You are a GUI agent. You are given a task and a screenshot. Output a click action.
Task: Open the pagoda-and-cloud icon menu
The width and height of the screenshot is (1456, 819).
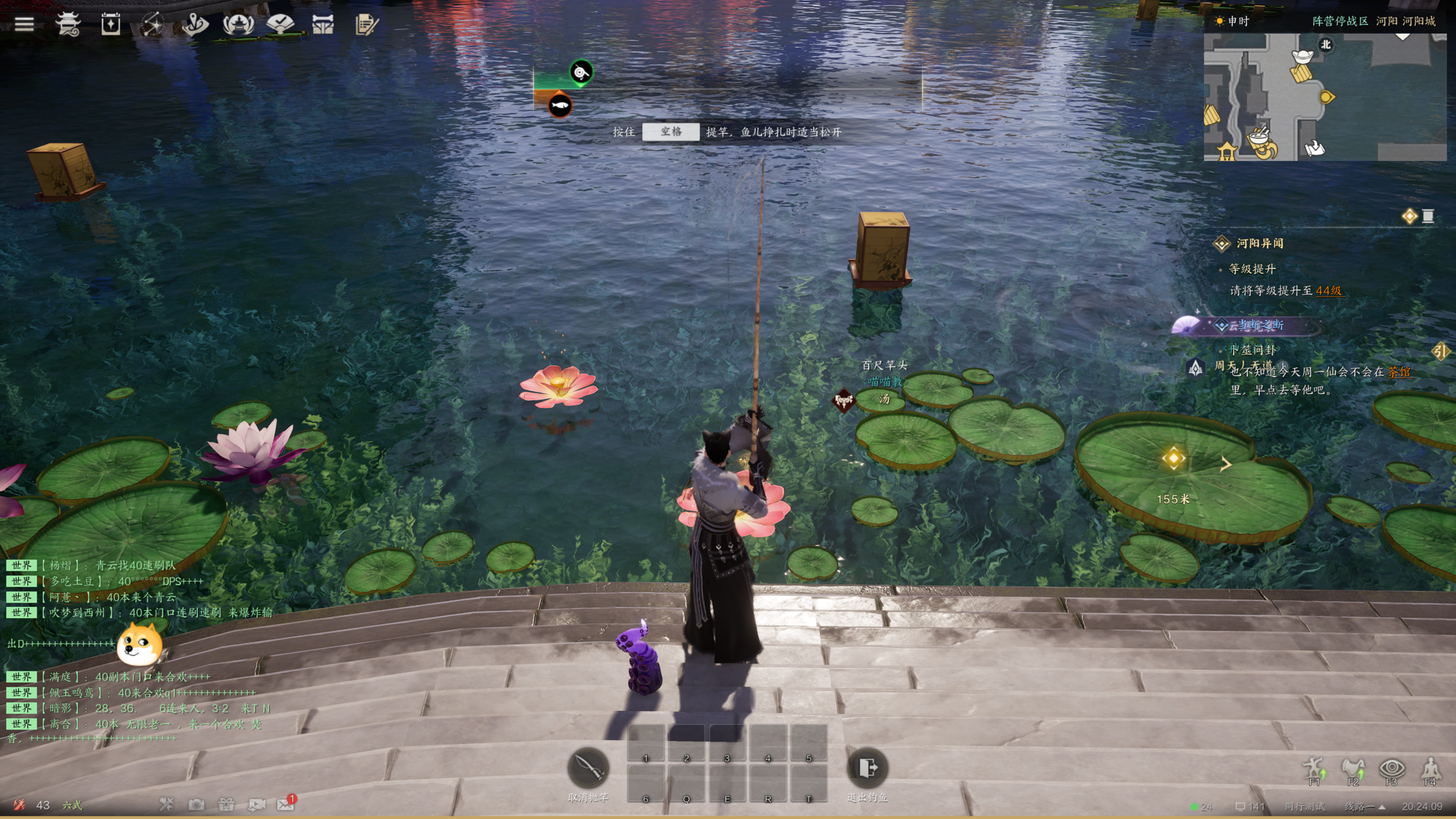[68, 24]
